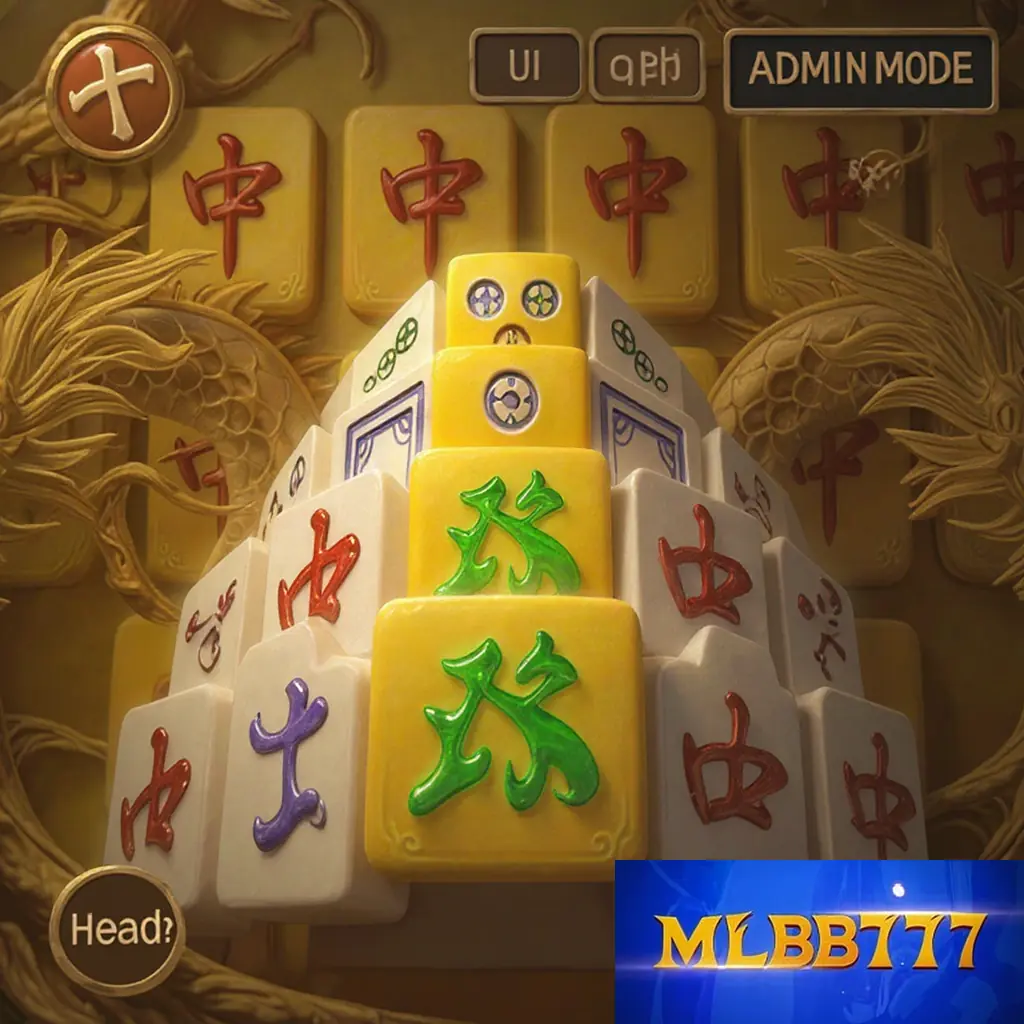Screen dimensions: 1024x1024
Task: Select the large yellow tile with green character
Action: [x=507, y=733]
